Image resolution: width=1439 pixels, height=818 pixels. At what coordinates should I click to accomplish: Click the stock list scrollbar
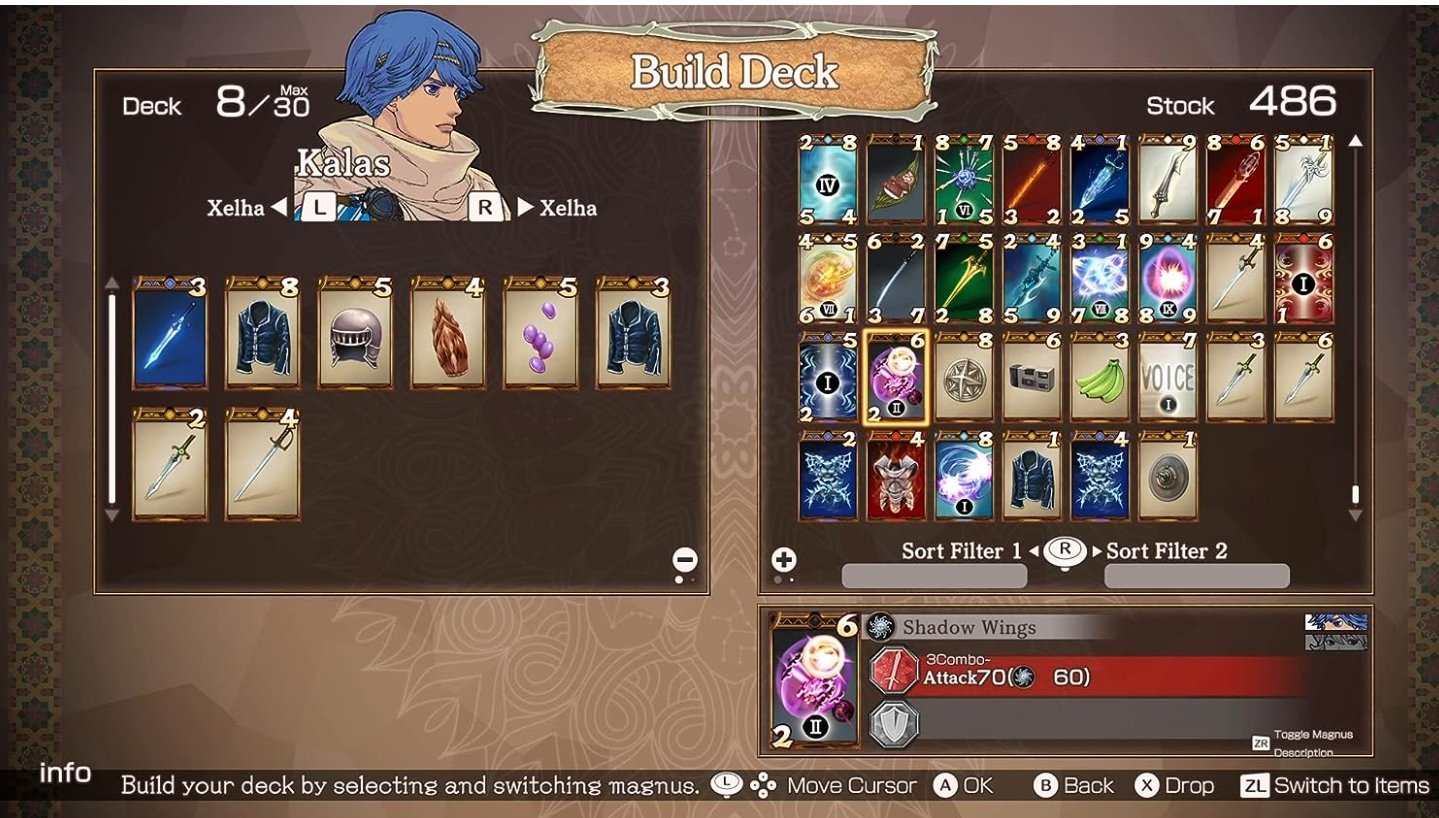click(1355, 494)
